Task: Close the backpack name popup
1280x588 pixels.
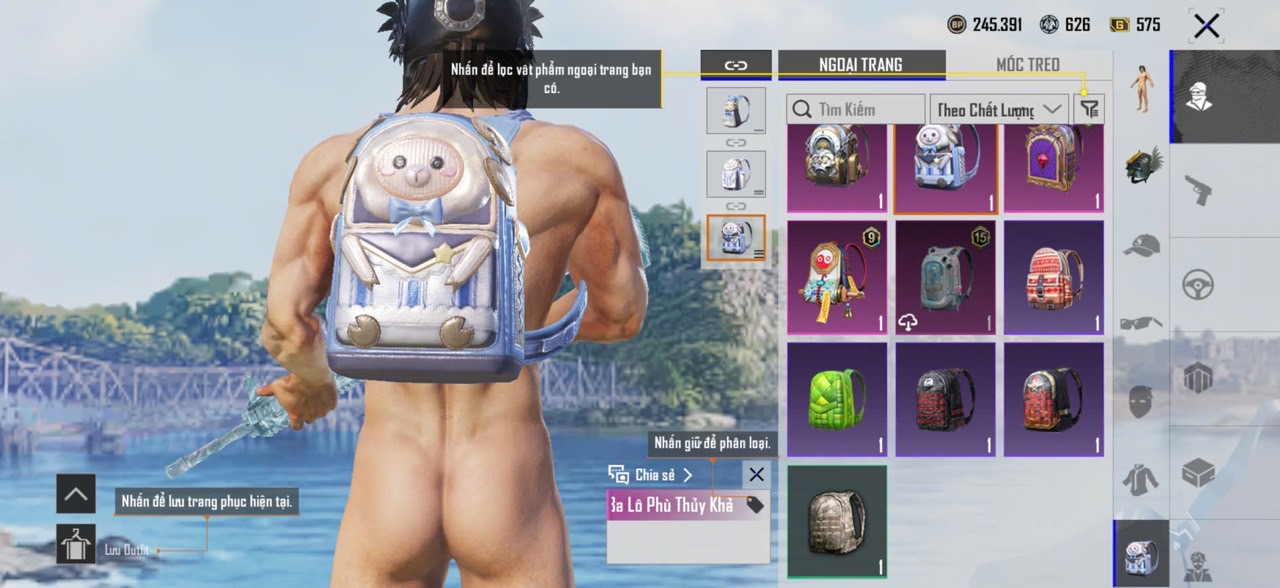Action: (x=757, y=475)
